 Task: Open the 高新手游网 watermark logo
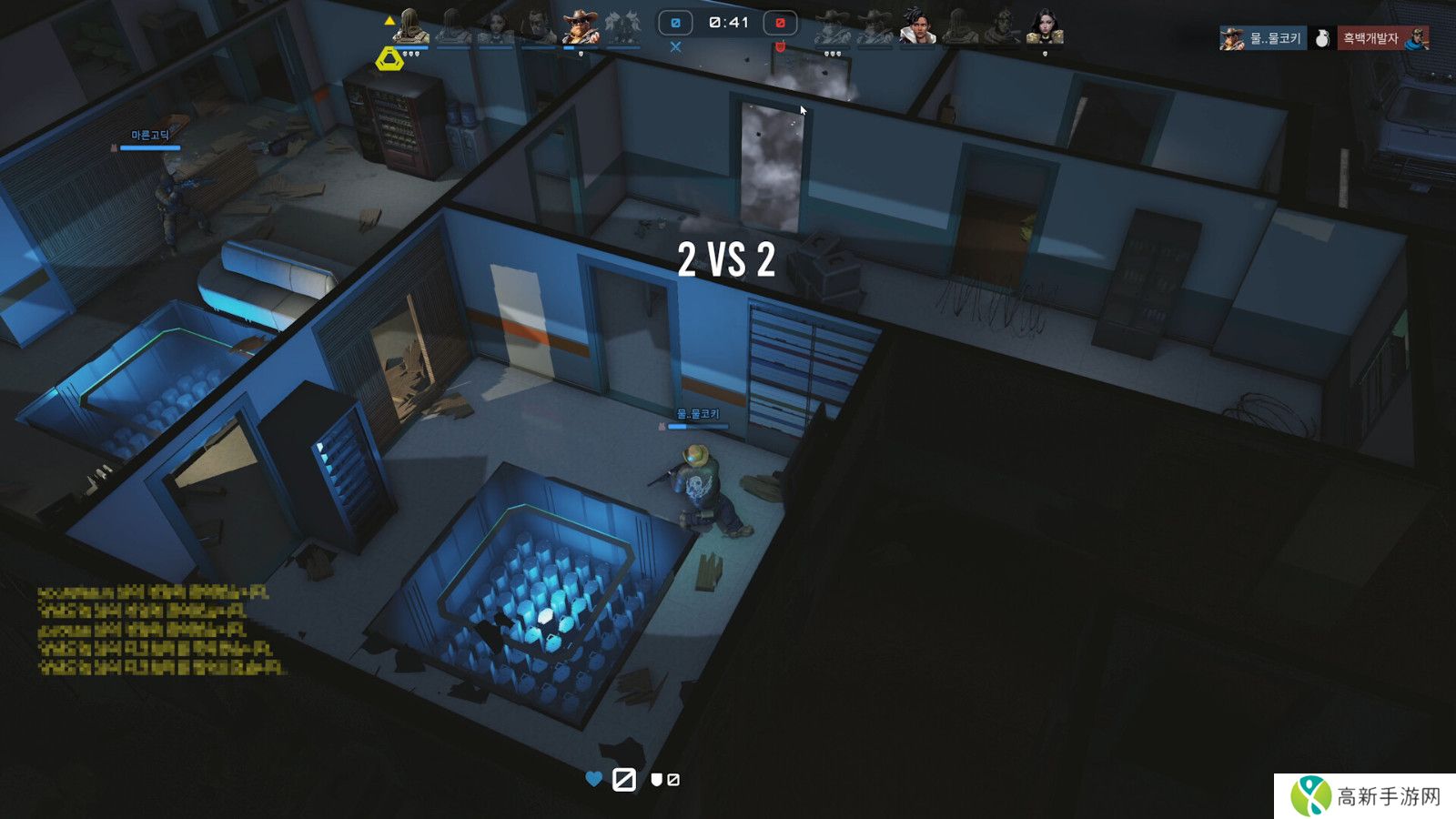[x=1365, y=796]
